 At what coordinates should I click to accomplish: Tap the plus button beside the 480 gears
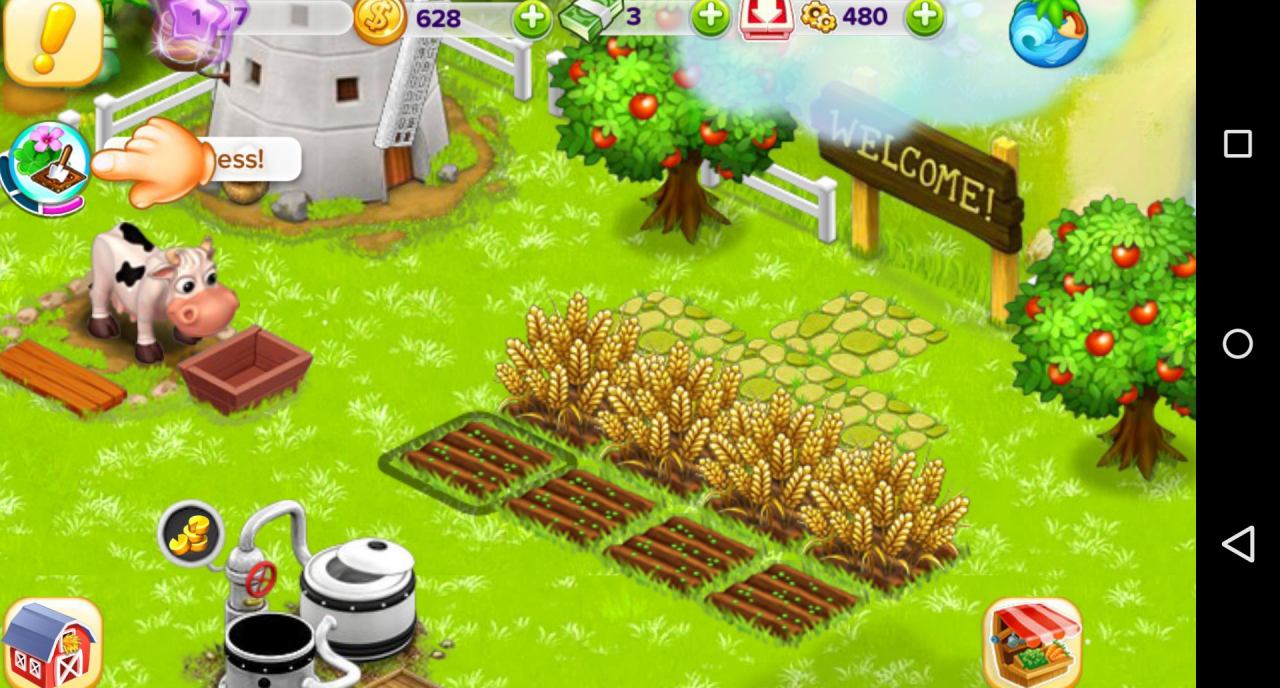tap(925, 17)
